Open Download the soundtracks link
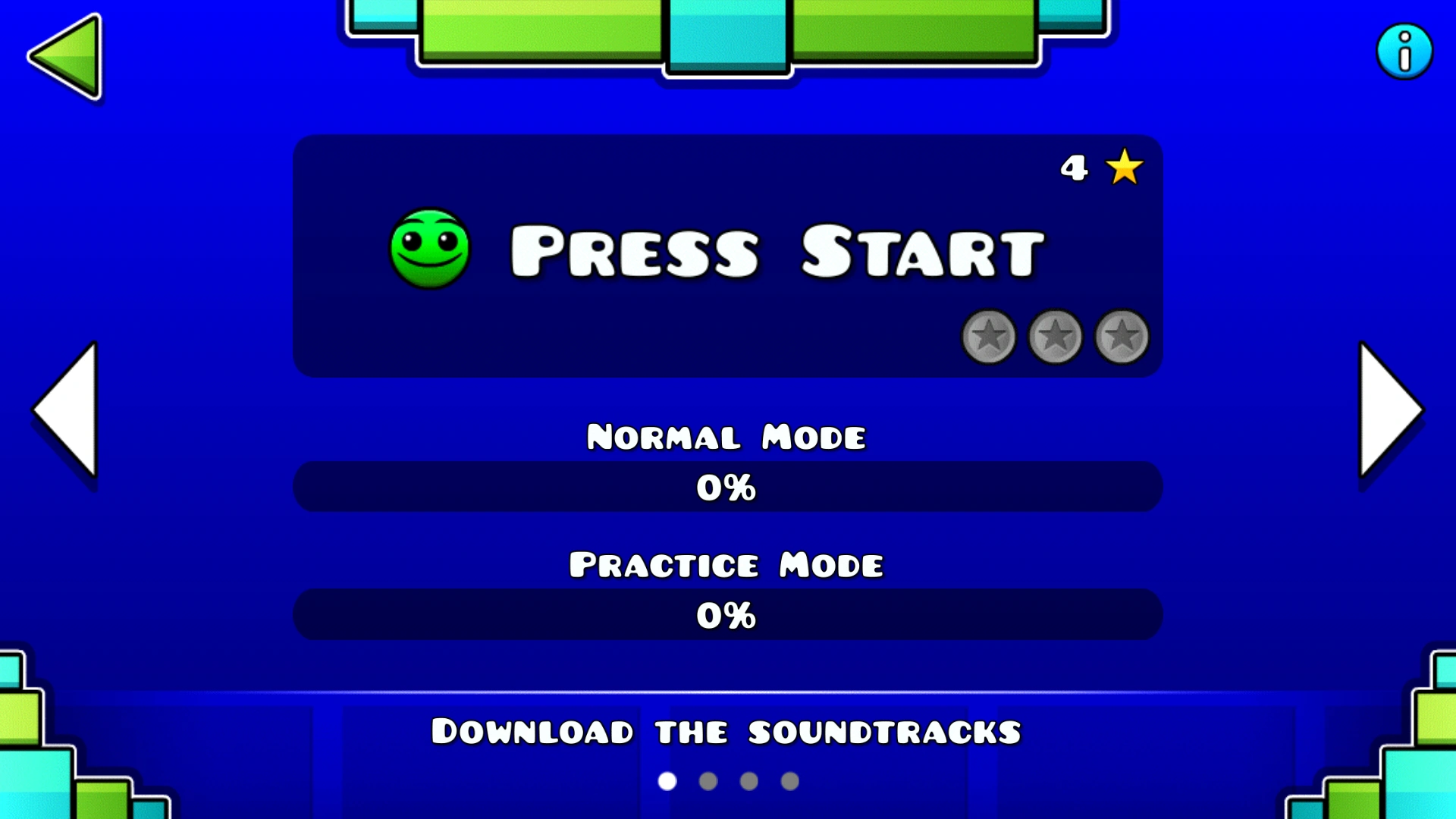Screen dimensions: 1456x819 726,730
